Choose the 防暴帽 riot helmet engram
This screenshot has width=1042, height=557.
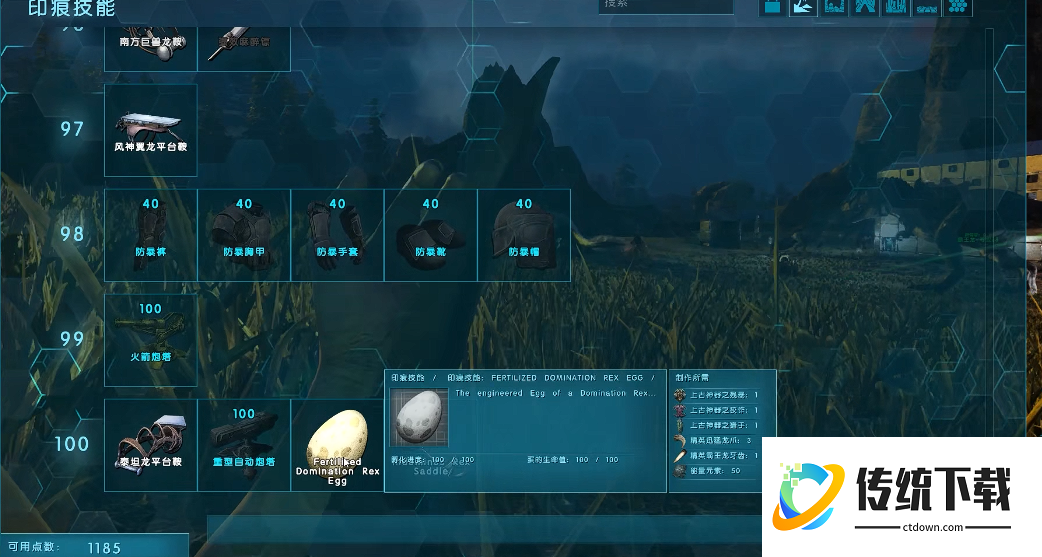click(523, 235)
